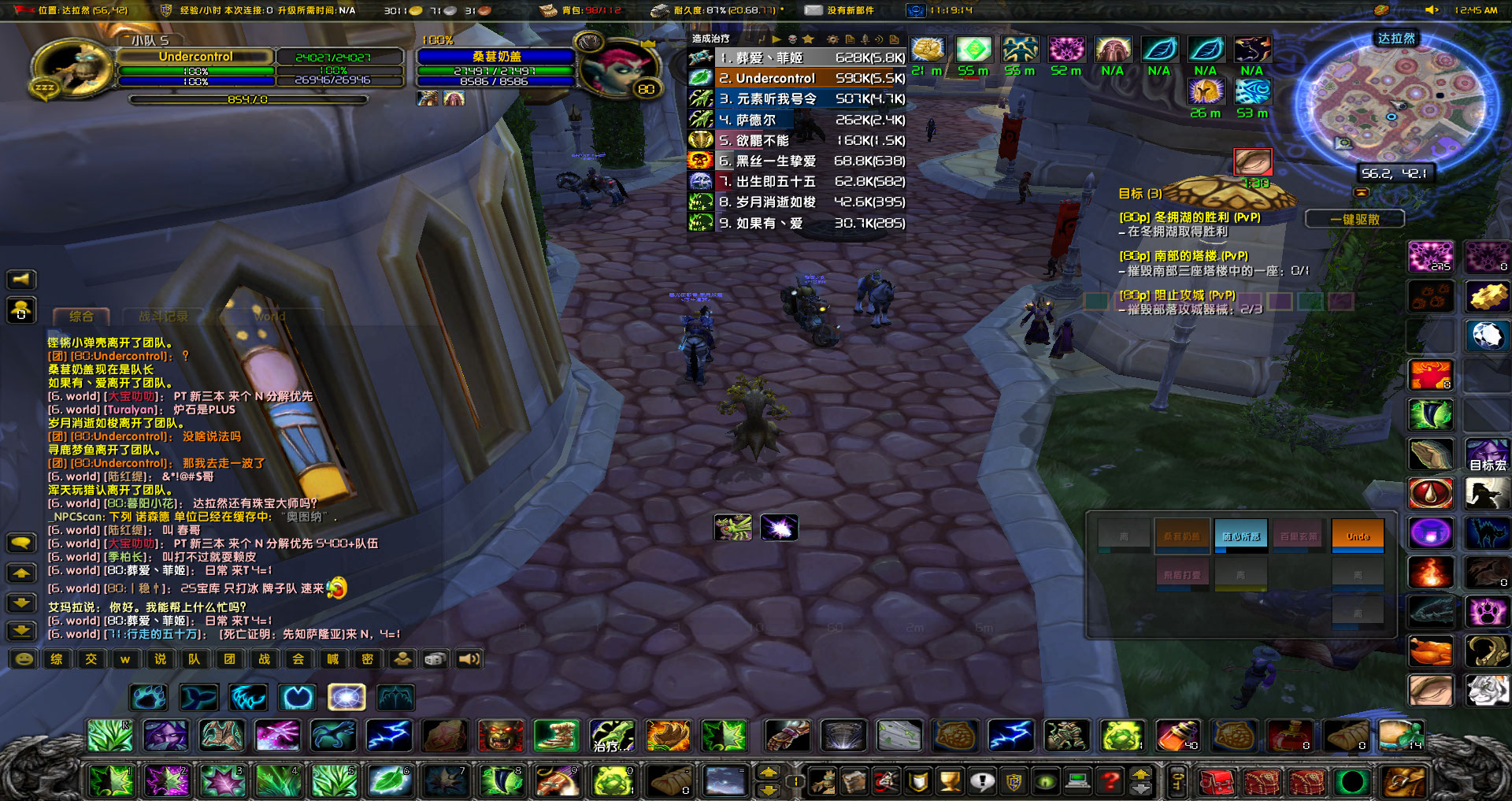Open the talents panel (mask icon)
The image size is (1512, 801).
tap(887, 781)
